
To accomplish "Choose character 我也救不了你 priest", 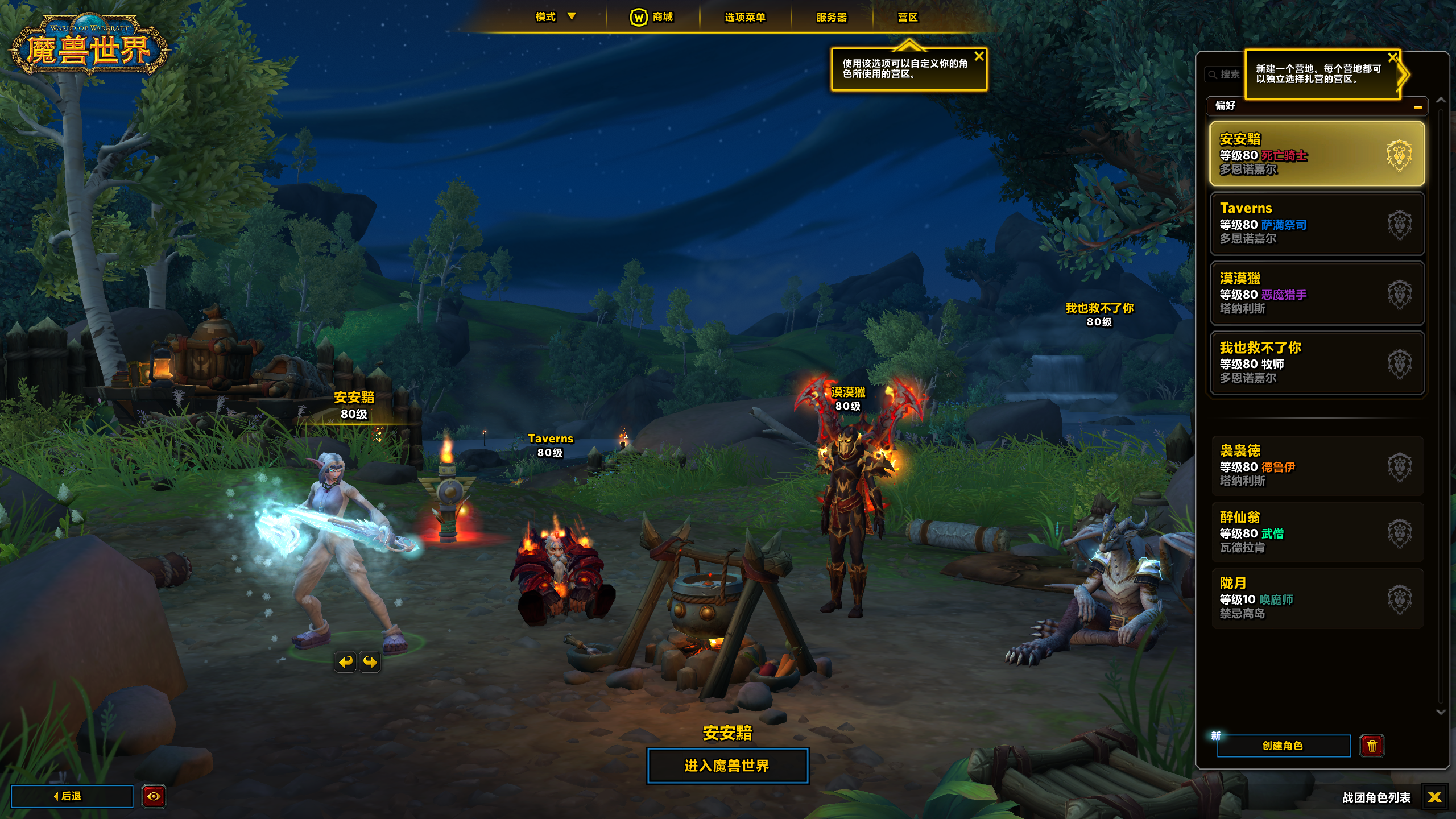I will pyautogui.click(x=1317, y=363).
